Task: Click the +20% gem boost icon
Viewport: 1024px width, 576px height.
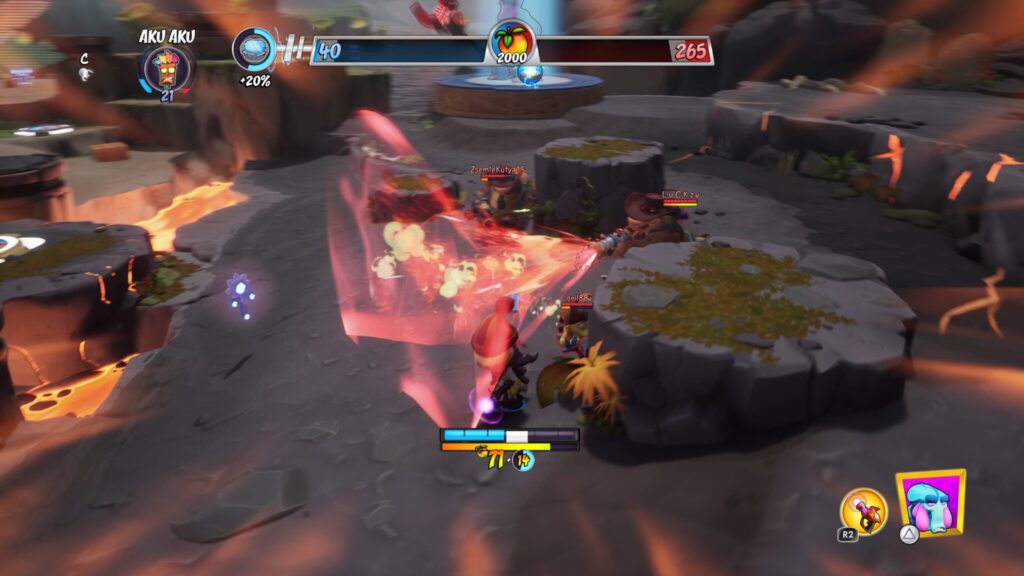Action: (x=254, y=49)
